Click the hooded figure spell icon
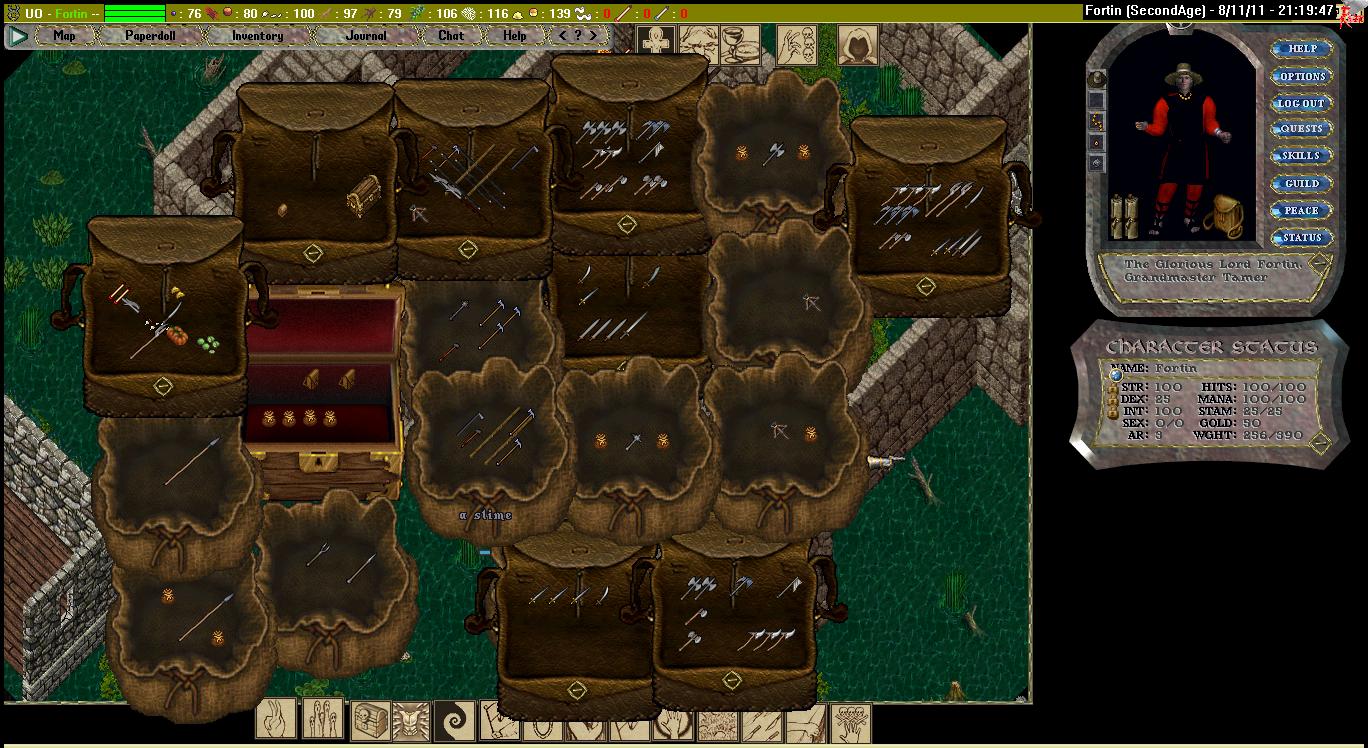 pyautogui.click(x=857, y=45)
